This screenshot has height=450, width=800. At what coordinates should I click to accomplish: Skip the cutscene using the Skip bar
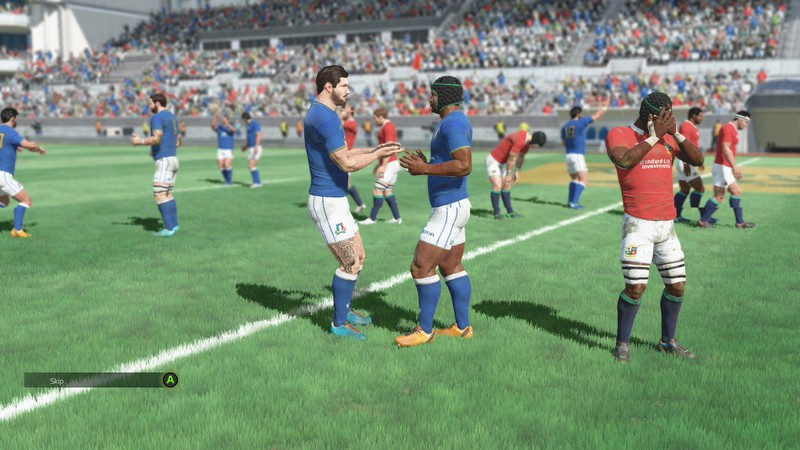[x=100, y=380]
